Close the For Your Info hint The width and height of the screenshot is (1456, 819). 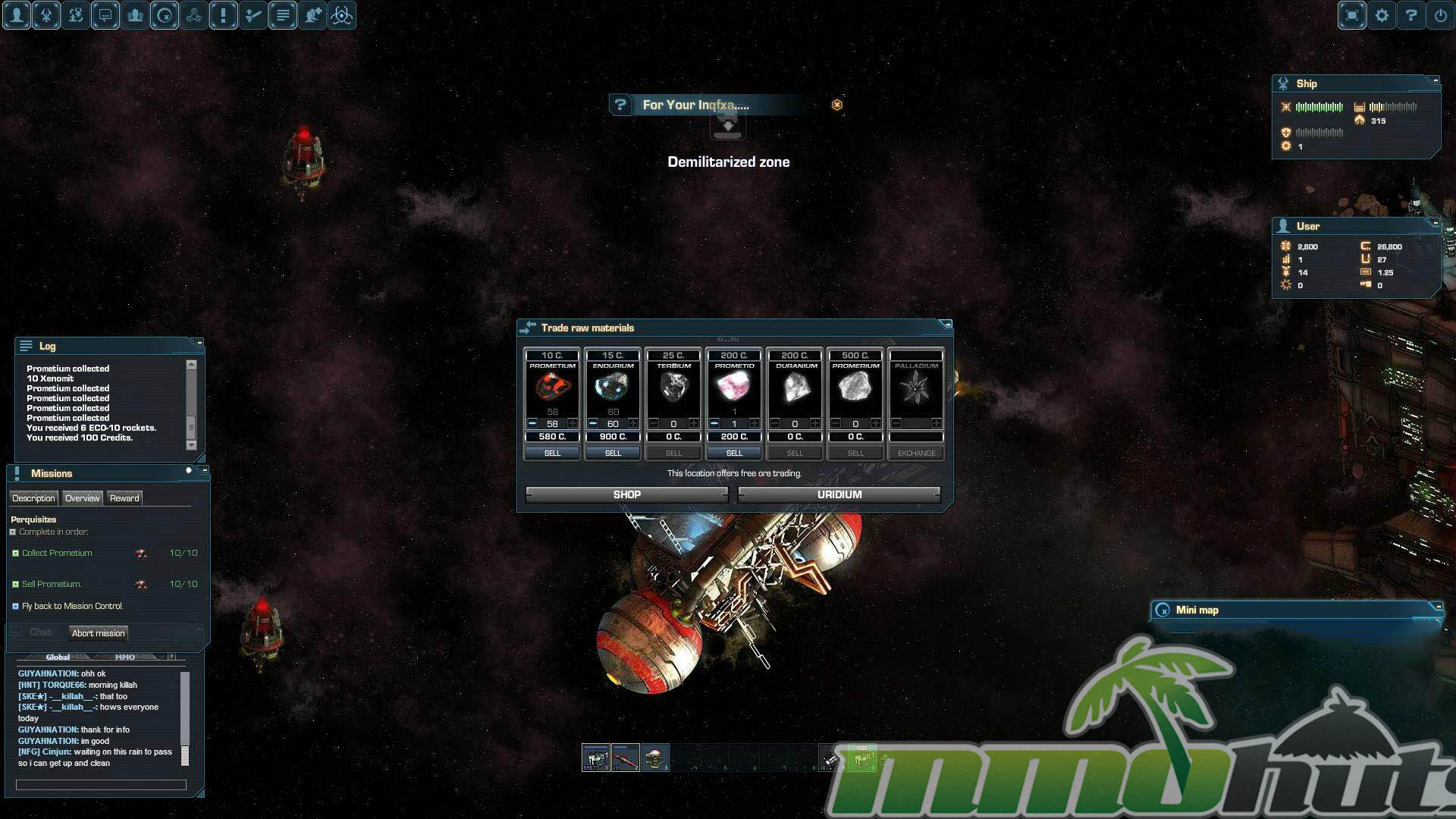[837, 105]
